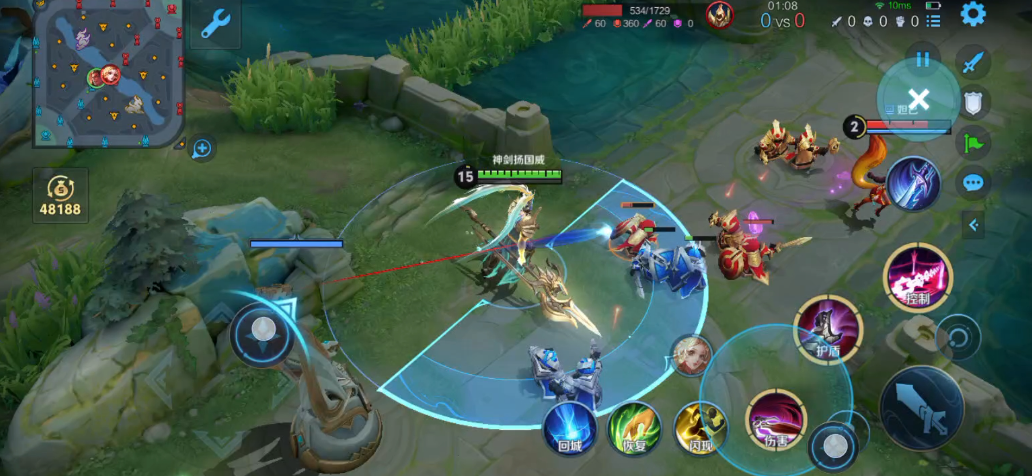Open the chat speech bubble

tap(973, 183)
